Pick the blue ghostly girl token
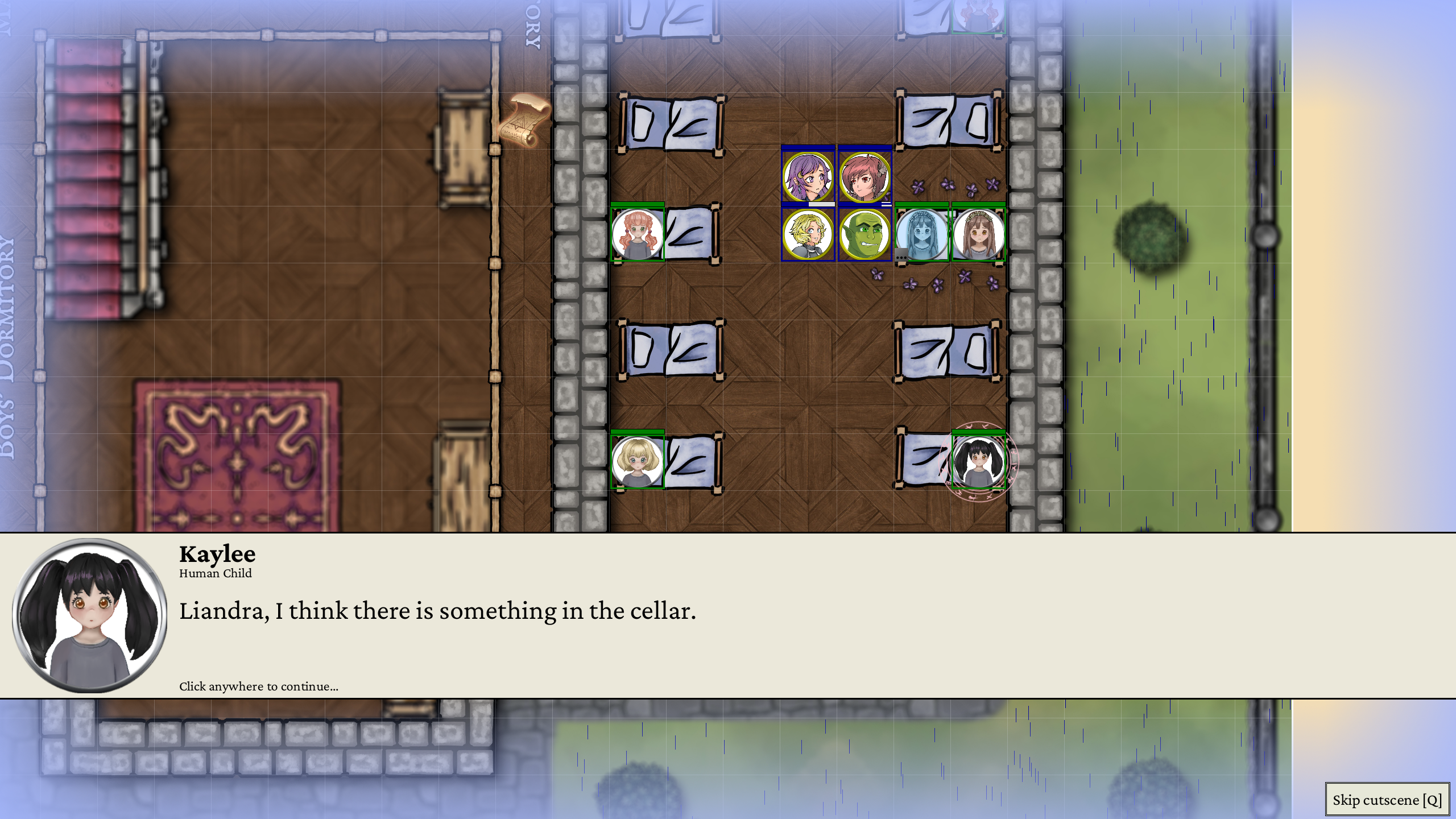1456x819 pixels. tap(921, 234)
